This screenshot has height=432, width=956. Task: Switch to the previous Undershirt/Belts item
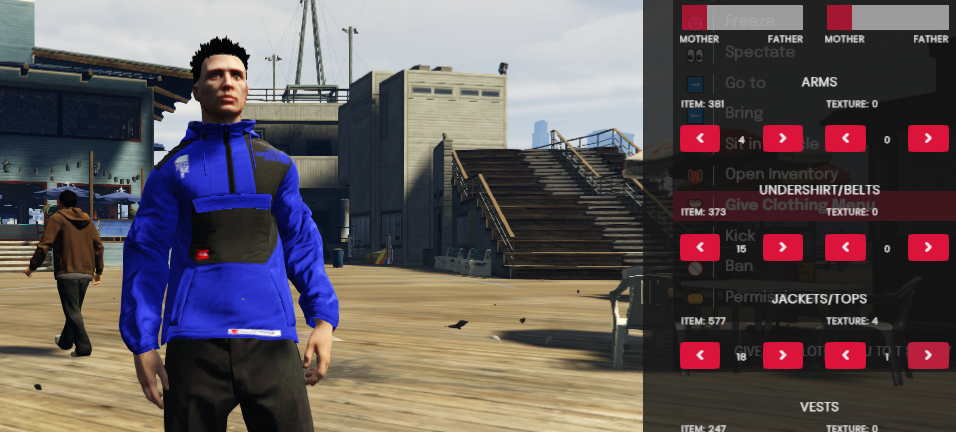click(700, 247)
